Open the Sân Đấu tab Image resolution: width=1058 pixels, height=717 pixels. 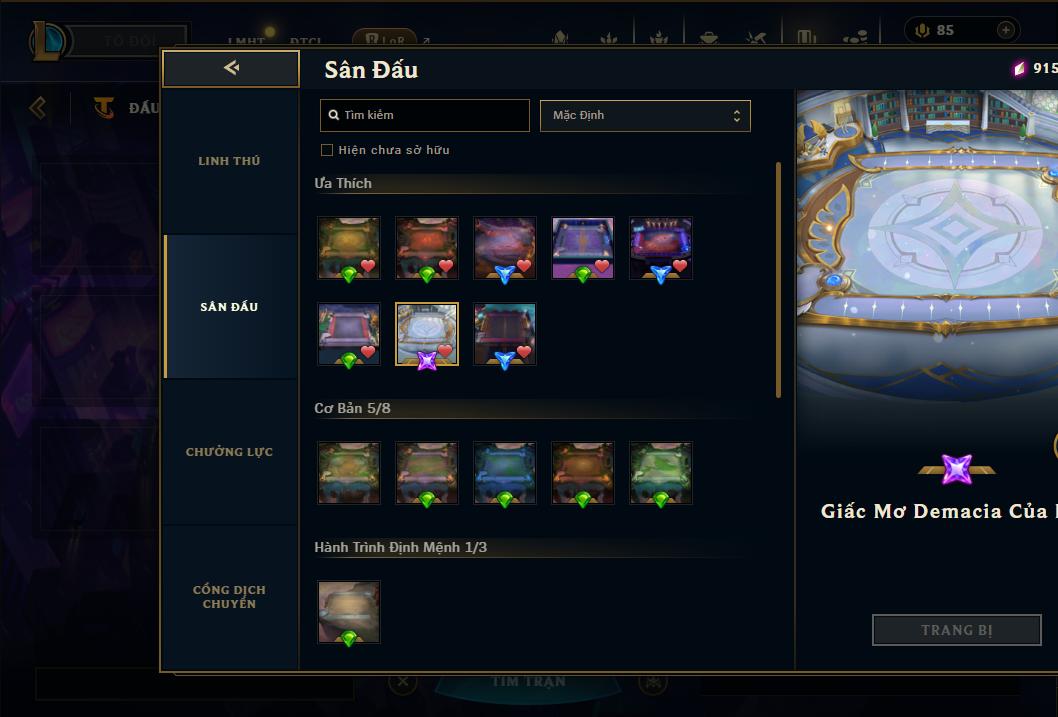click(229, 307)
